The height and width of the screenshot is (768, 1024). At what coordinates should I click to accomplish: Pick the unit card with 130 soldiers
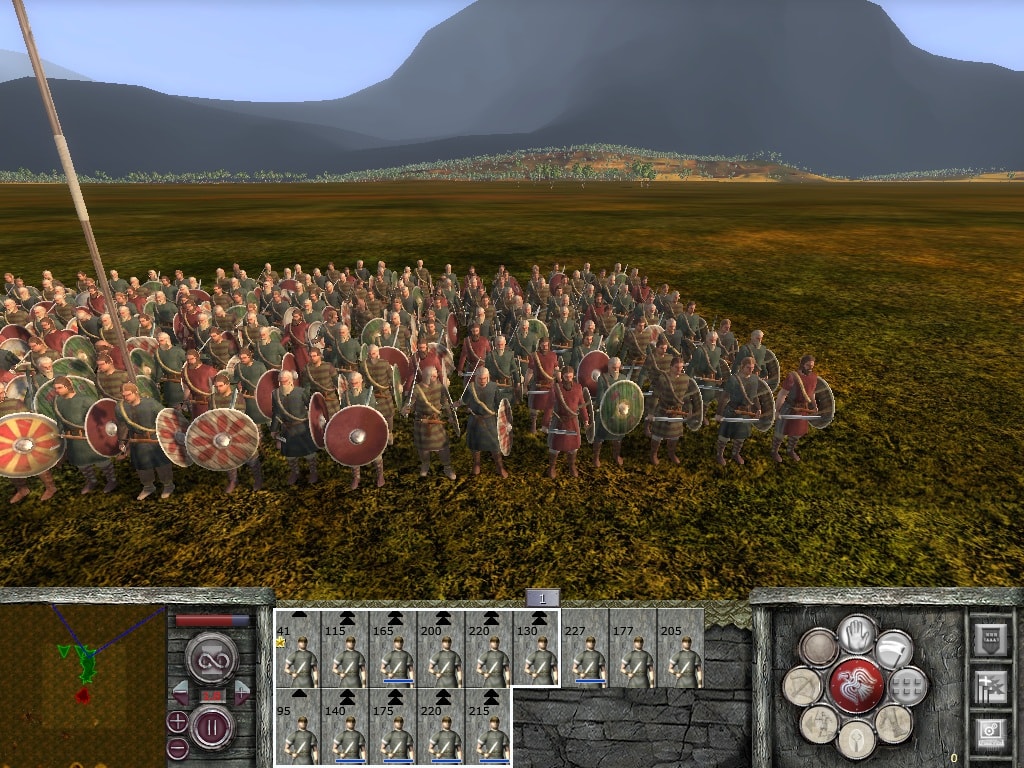[x=537, y=648]
